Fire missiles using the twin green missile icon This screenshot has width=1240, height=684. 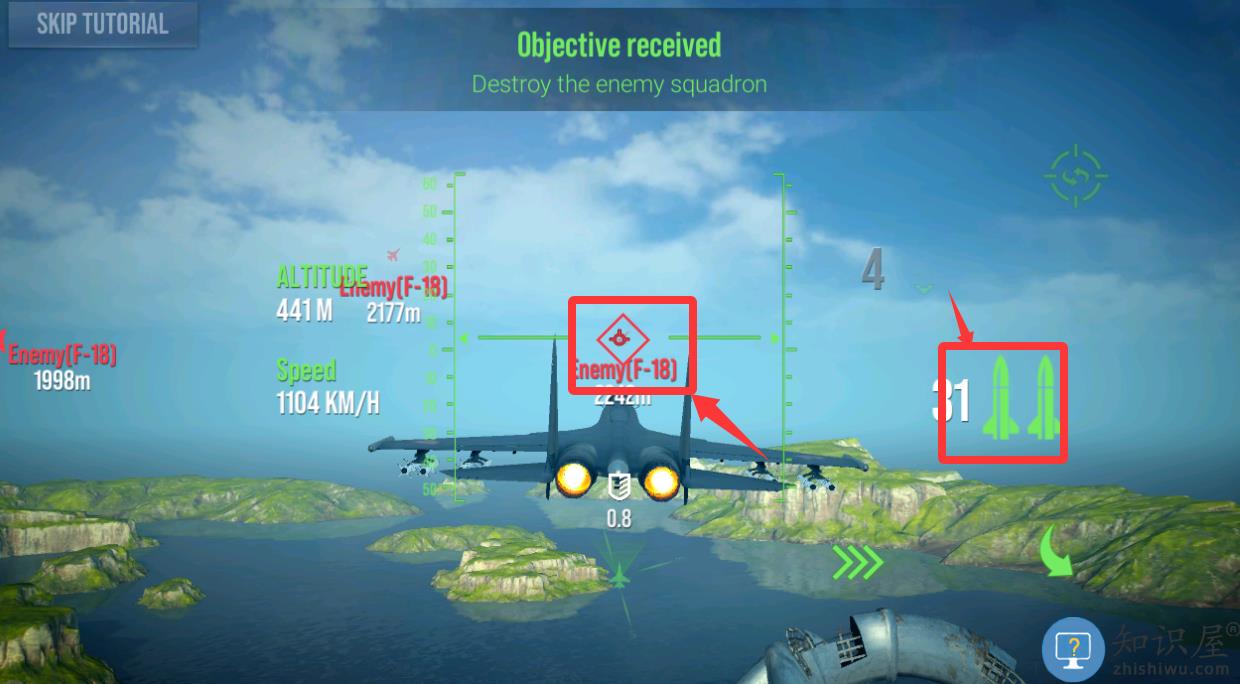coord(1020,398)
